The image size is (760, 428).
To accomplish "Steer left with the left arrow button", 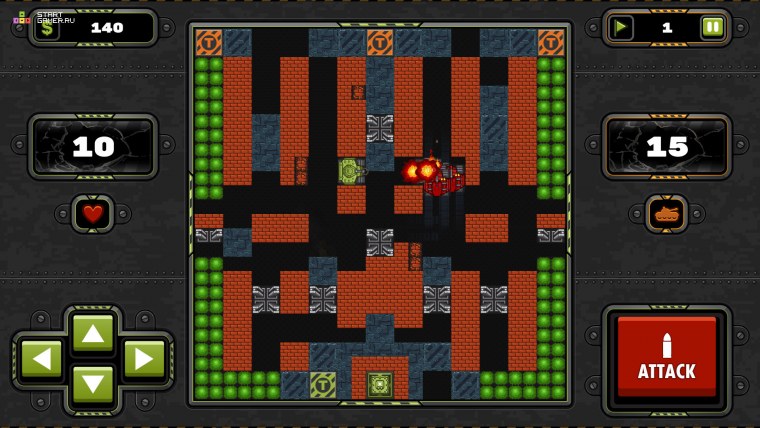I will (41, 358).
